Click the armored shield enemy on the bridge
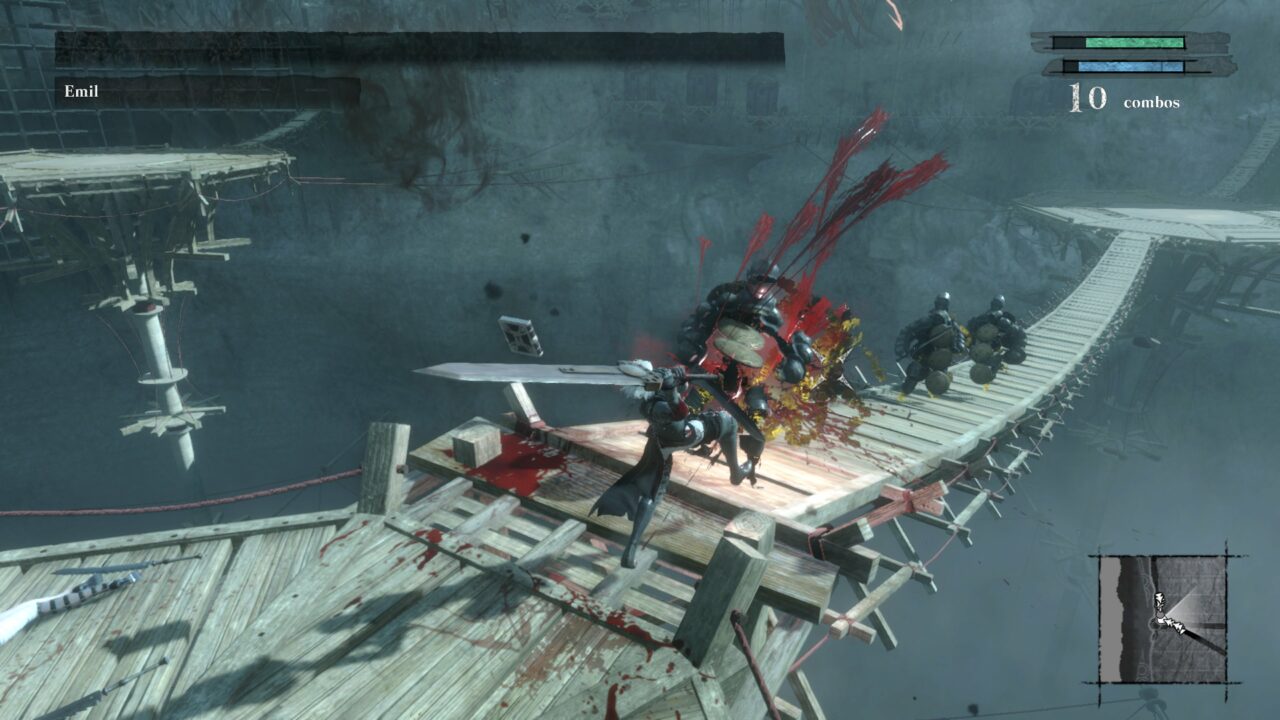 pyautogui.click(x=940, y=340)
